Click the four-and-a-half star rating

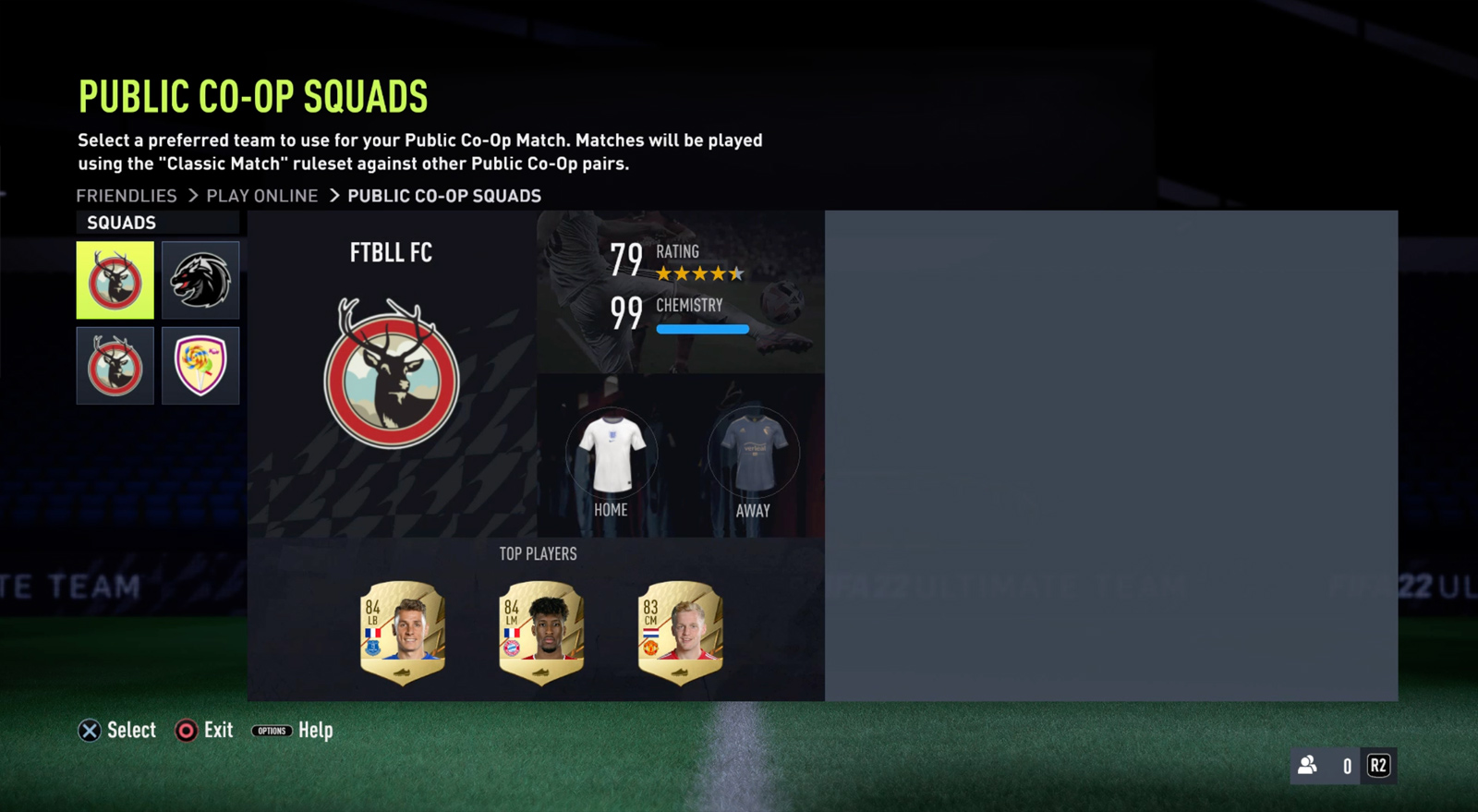click(697, 273)
